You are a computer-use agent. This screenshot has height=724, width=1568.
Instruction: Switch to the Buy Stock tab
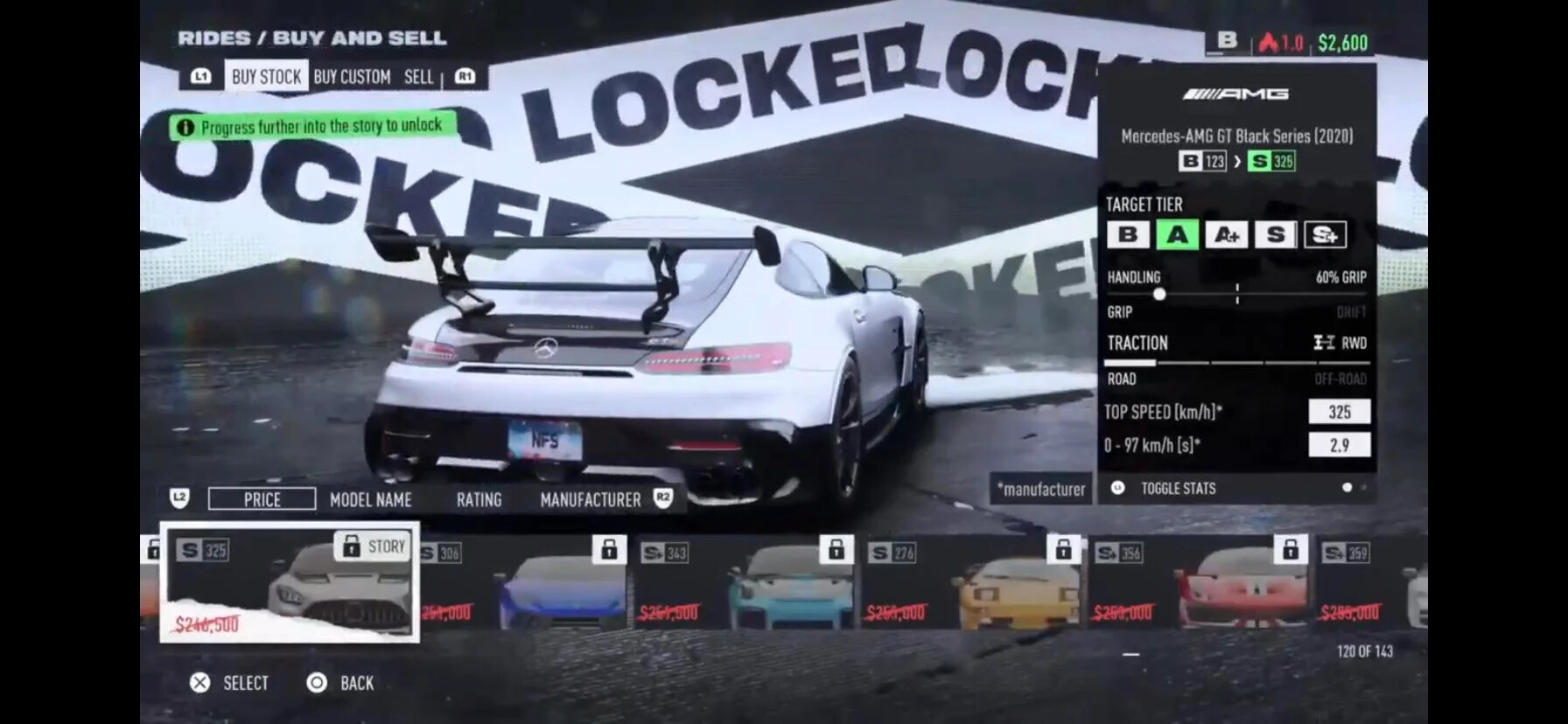[266, 77]
